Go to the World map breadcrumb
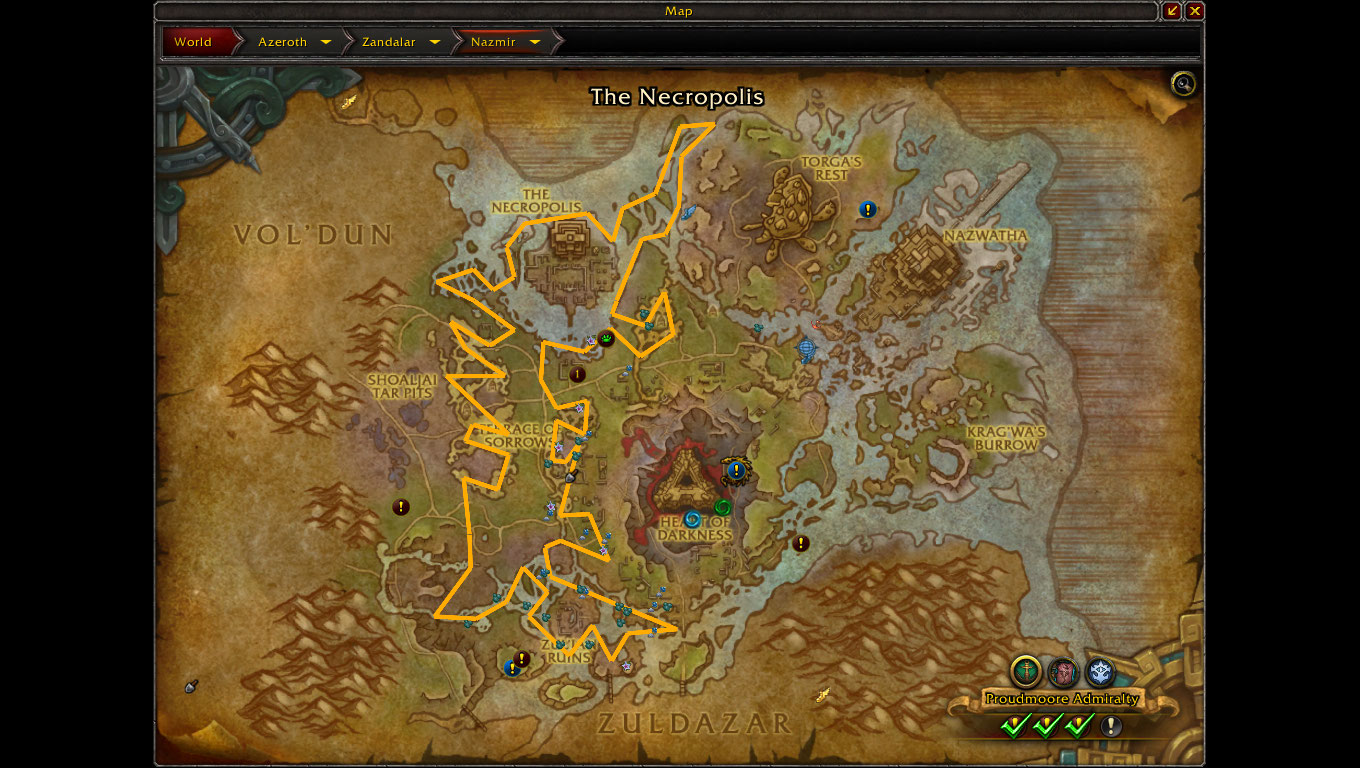Viewport: 1360px width, 768px height. tap(194, 42)
